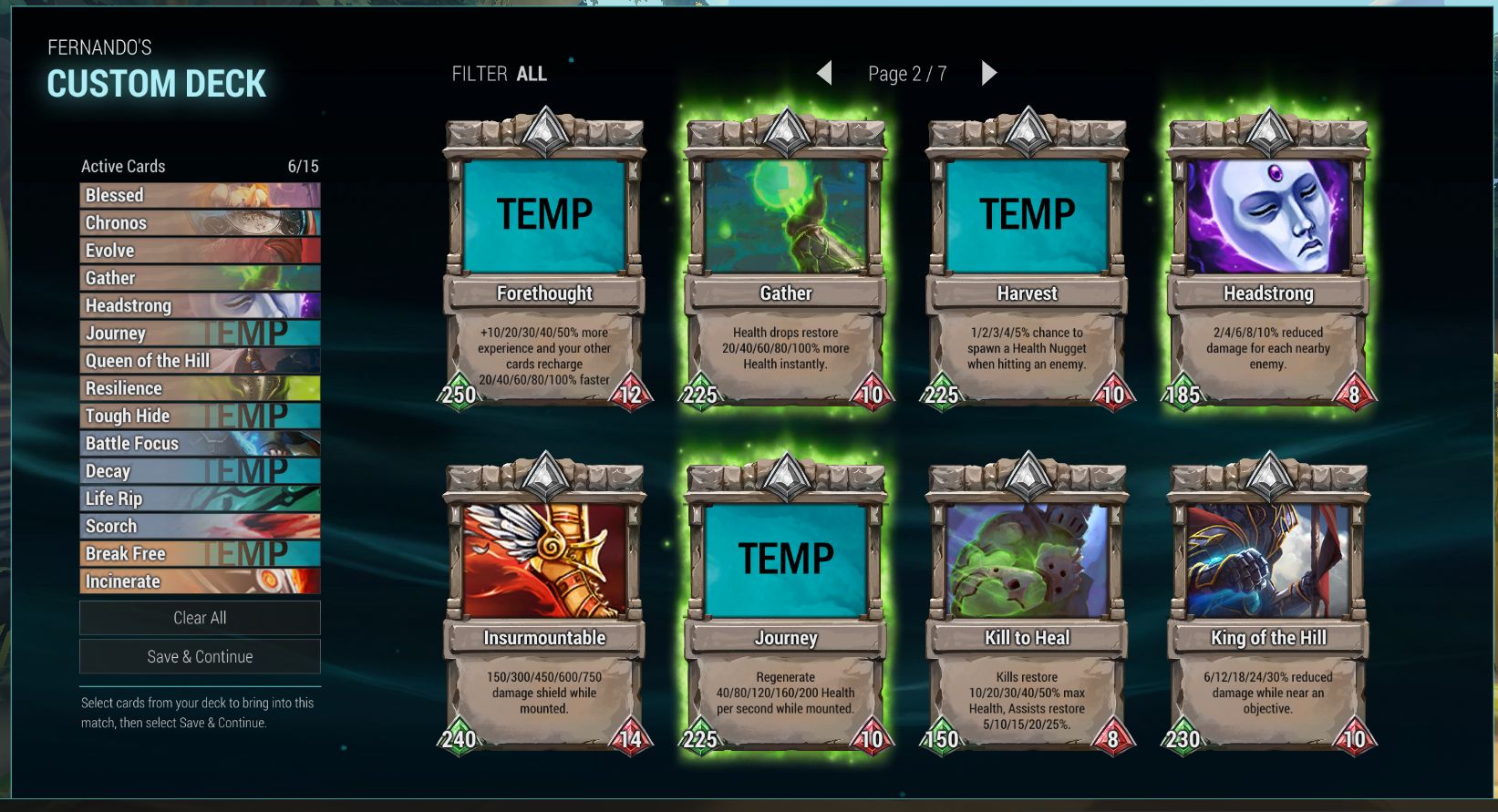Select Resilience in the Active Cards list
The image size is (1498, 812).
[x=200, y=388]
